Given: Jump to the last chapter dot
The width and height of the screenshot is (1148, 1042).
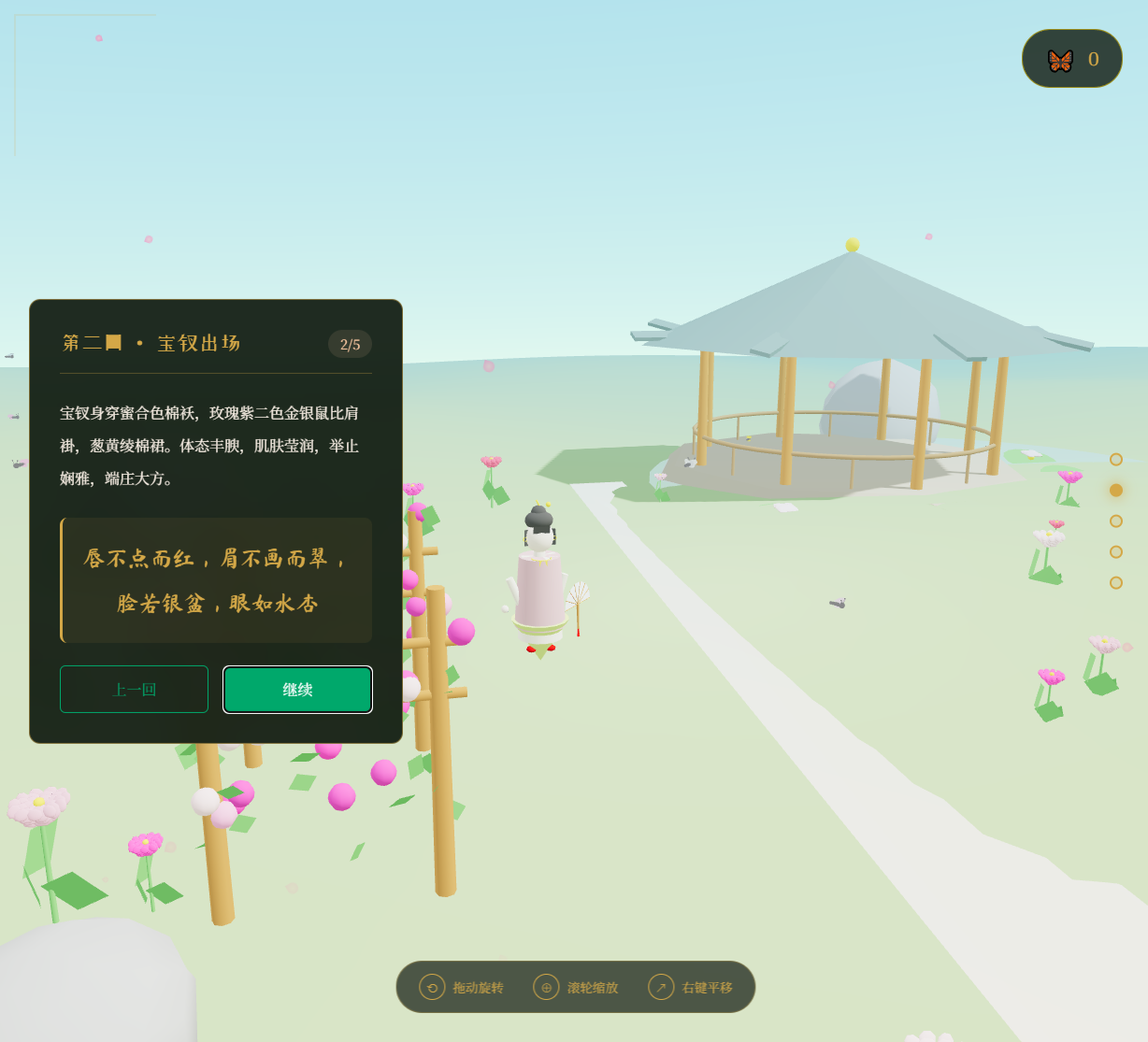Looking at the screenshot, I should click(x=1116, y=583).
